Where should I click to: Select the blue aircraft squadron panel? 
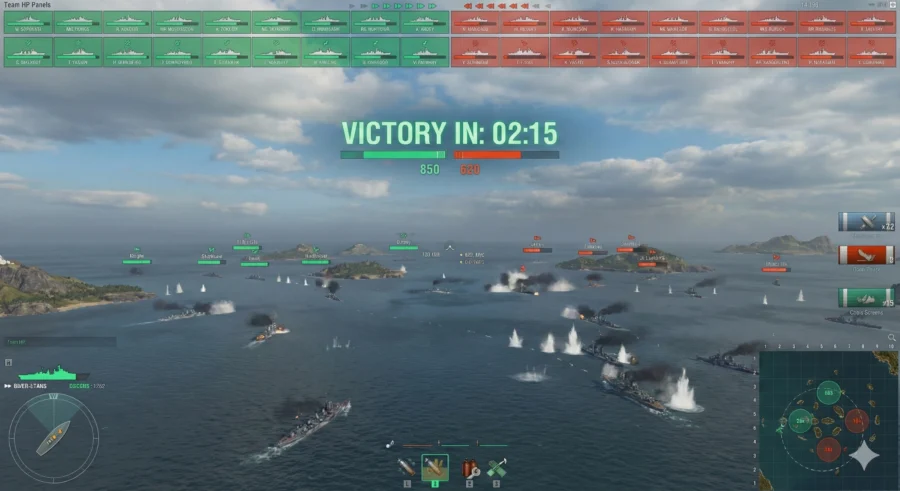point(866,222)
